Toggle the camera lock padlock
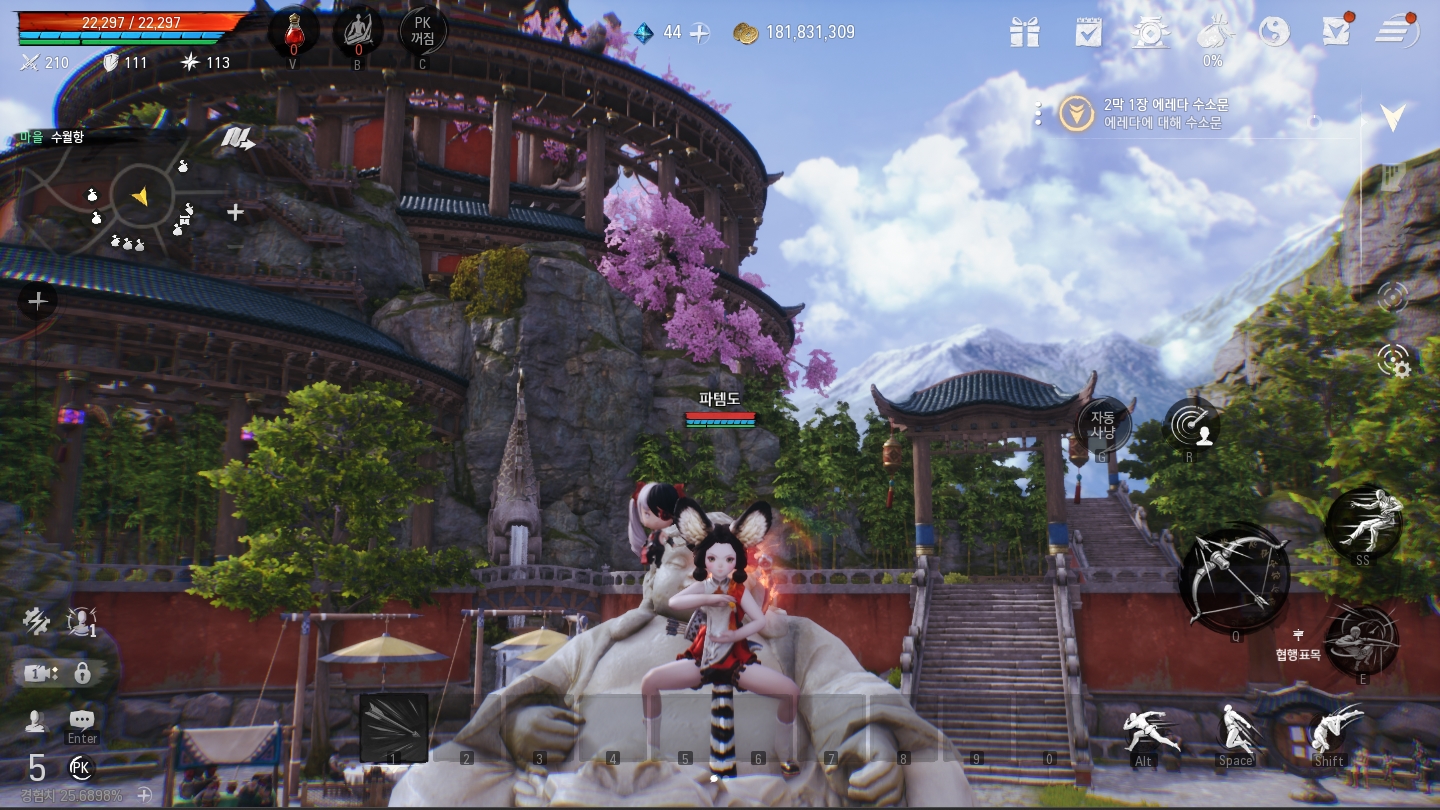This screenshot has height=810, width=1440. pyautogui.click(x=82, y=673)
